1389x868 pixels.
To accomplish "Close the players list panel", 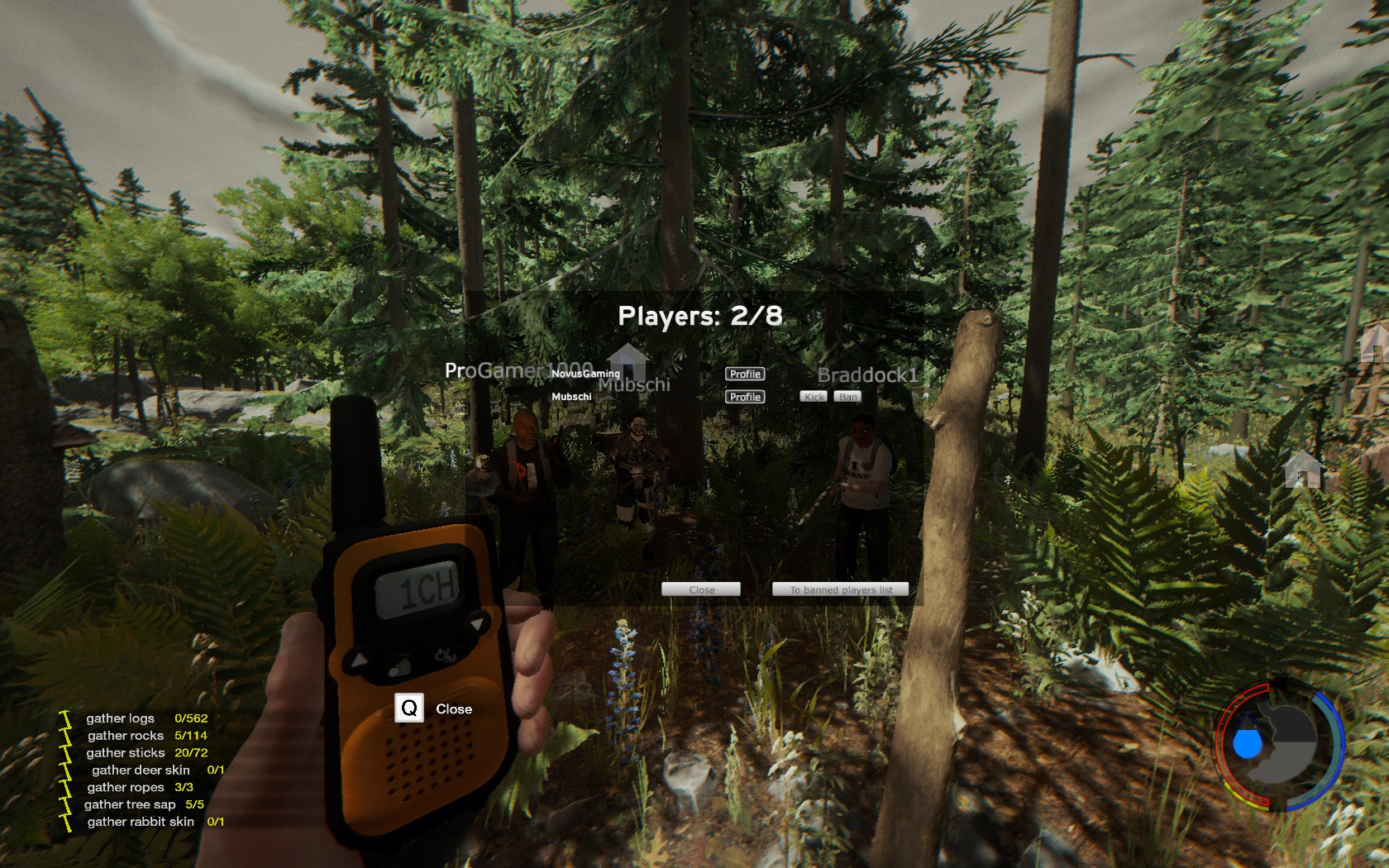I will click(701, 589).
